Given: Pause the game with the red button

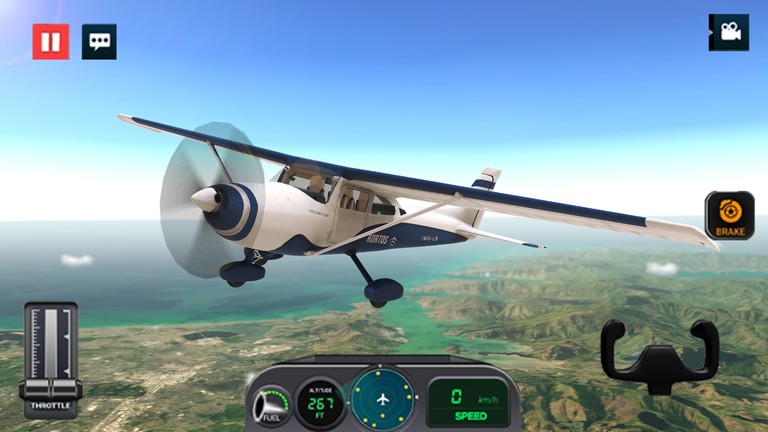Looking at the screenshot, I should click(50, 42).
